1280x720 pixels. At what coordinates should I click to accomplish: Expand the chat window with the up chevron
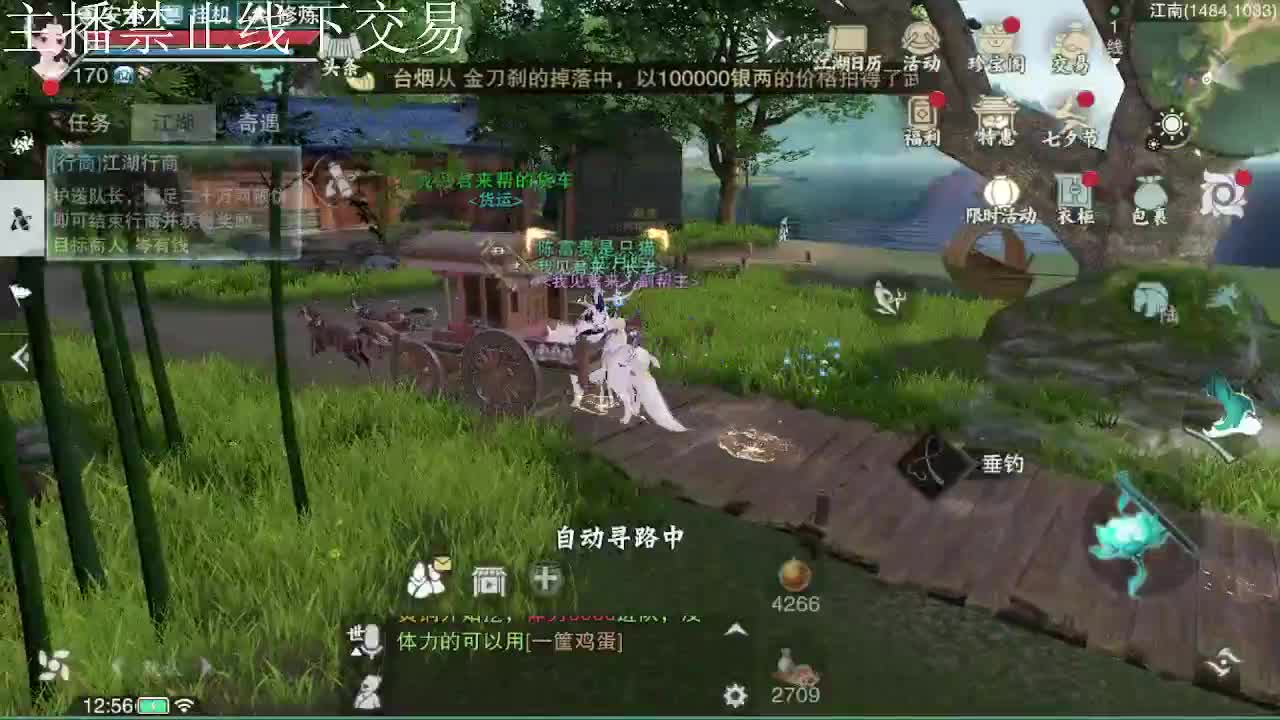(x=733, y=632)
